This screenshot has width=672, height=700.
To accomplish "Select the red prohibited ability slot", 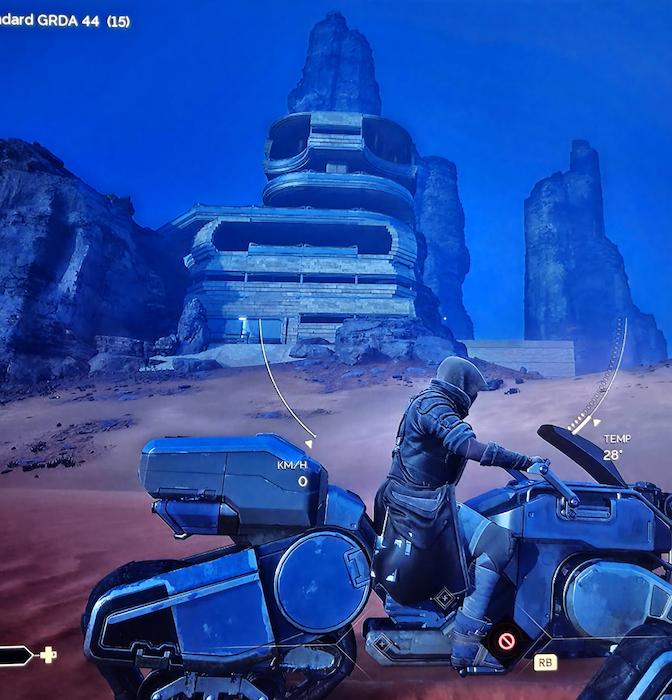I will click(x=506, y=637).
